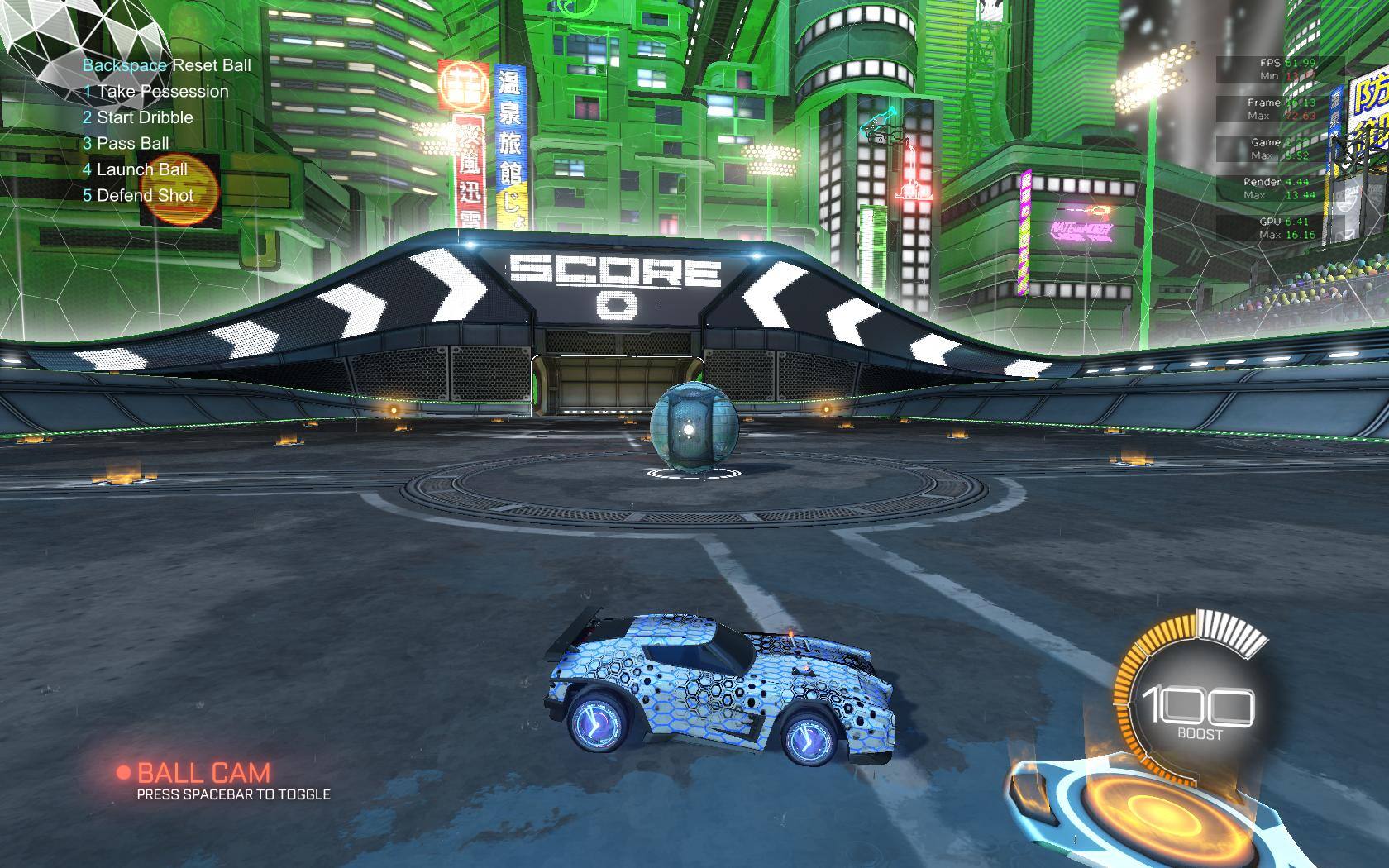Activate the Start Dribble option
The width and height of the screenshot is (1389, 868).
(x=138, y=117)
